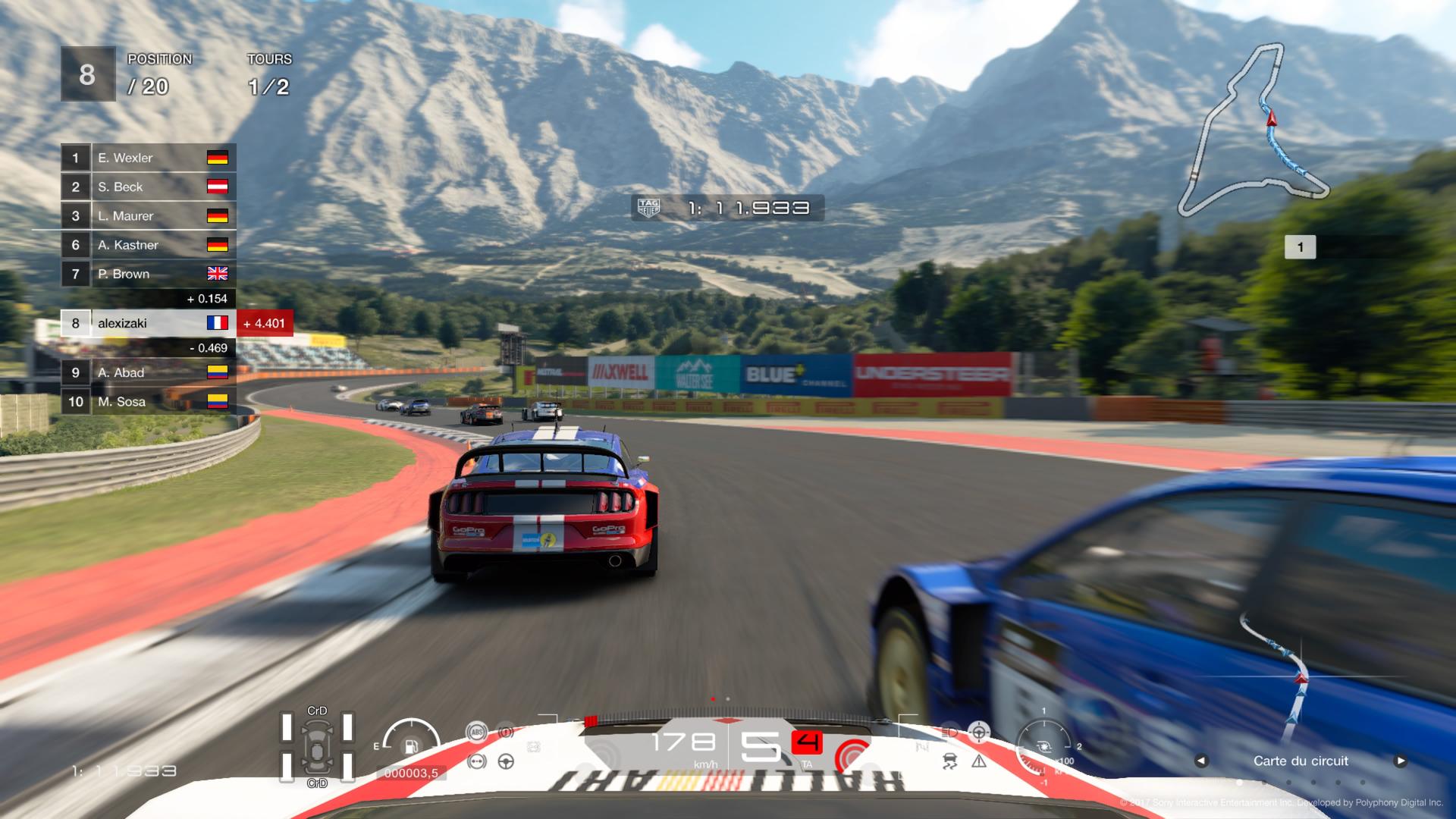
Task: Select A. Abad in the standings
Action: click(149, 372)
